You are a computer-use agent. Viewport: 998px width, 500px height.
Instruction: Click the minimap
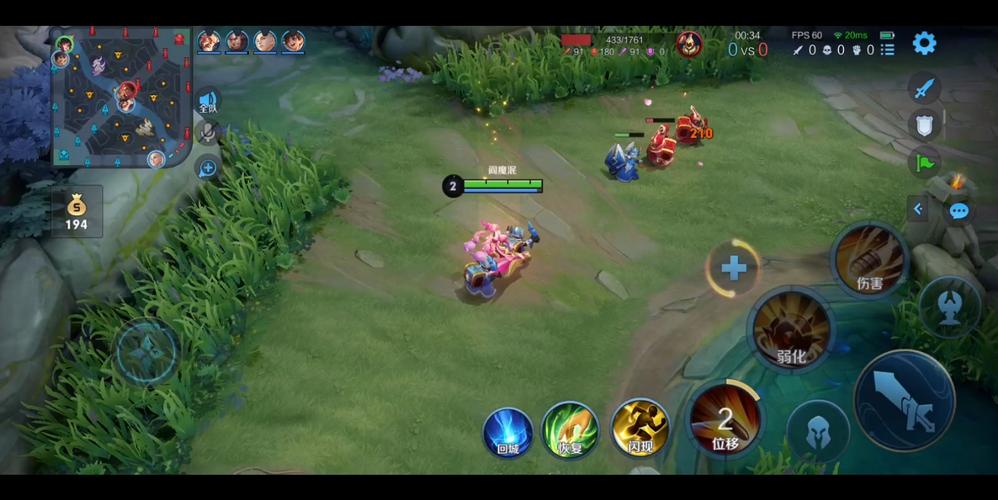pyautogui.click(x=121, y=97)
